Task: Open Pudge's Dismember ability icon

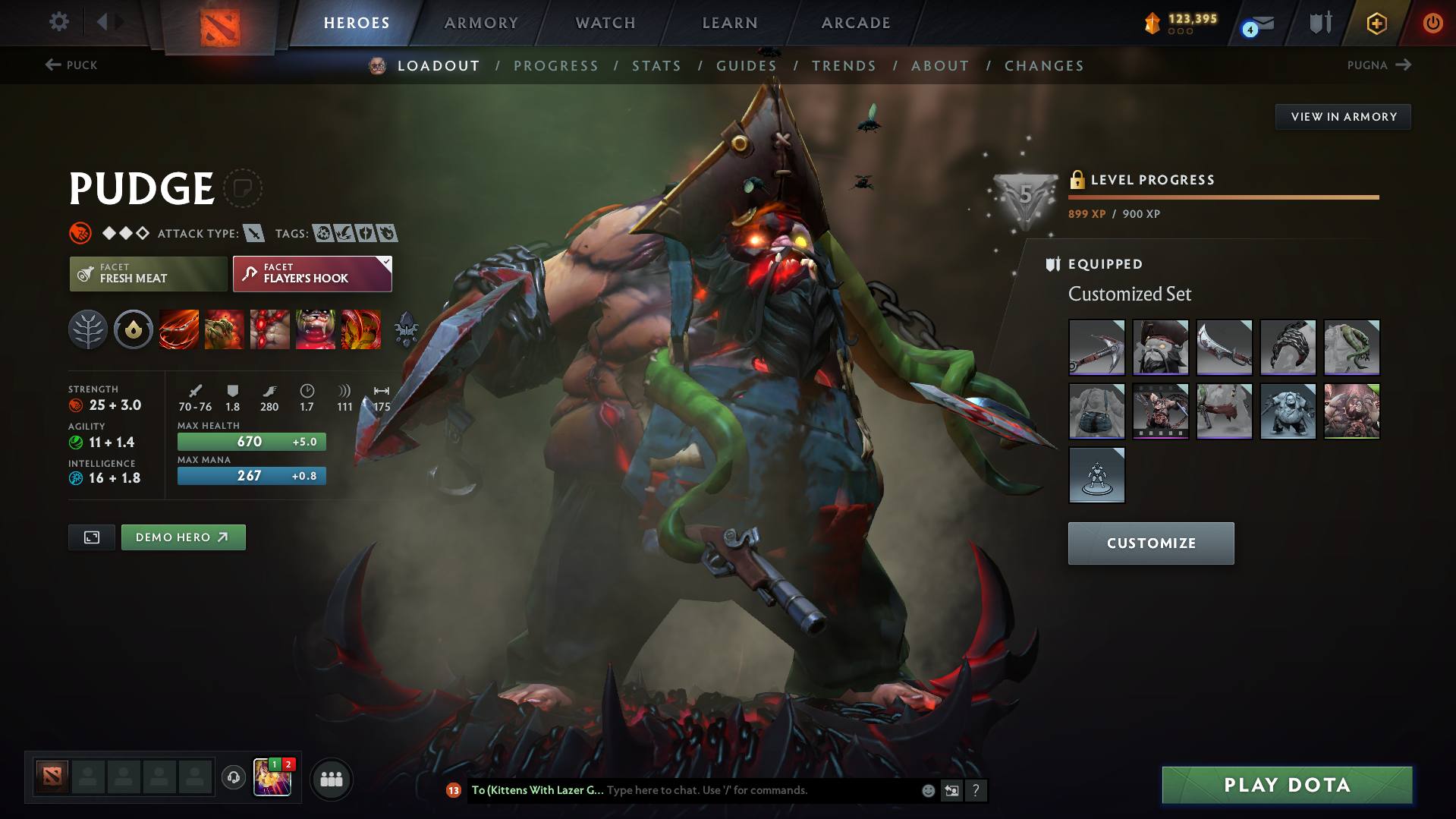Action: pos(316,329)
